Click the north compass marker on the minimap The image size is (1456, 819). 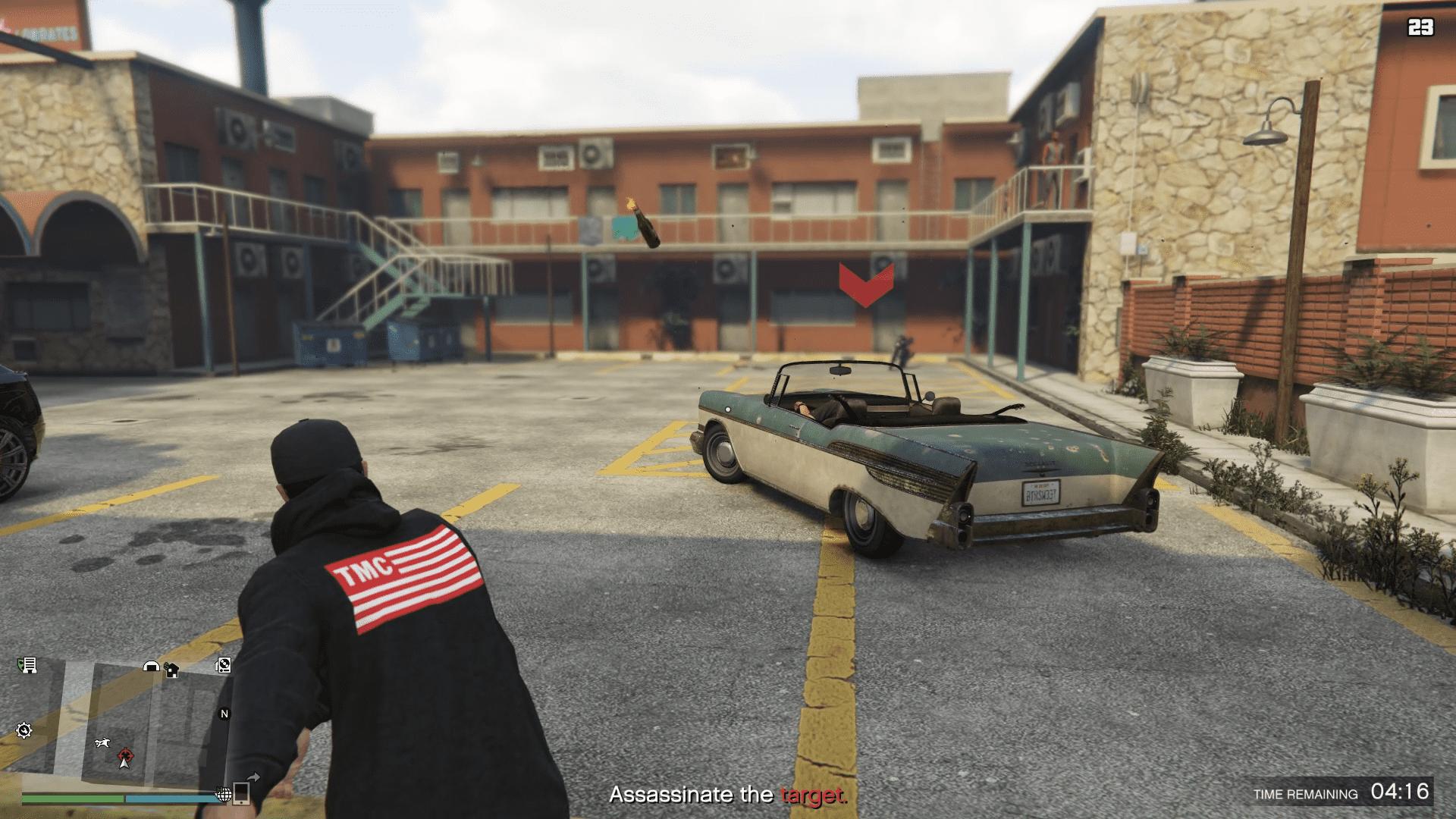(224, 714)
